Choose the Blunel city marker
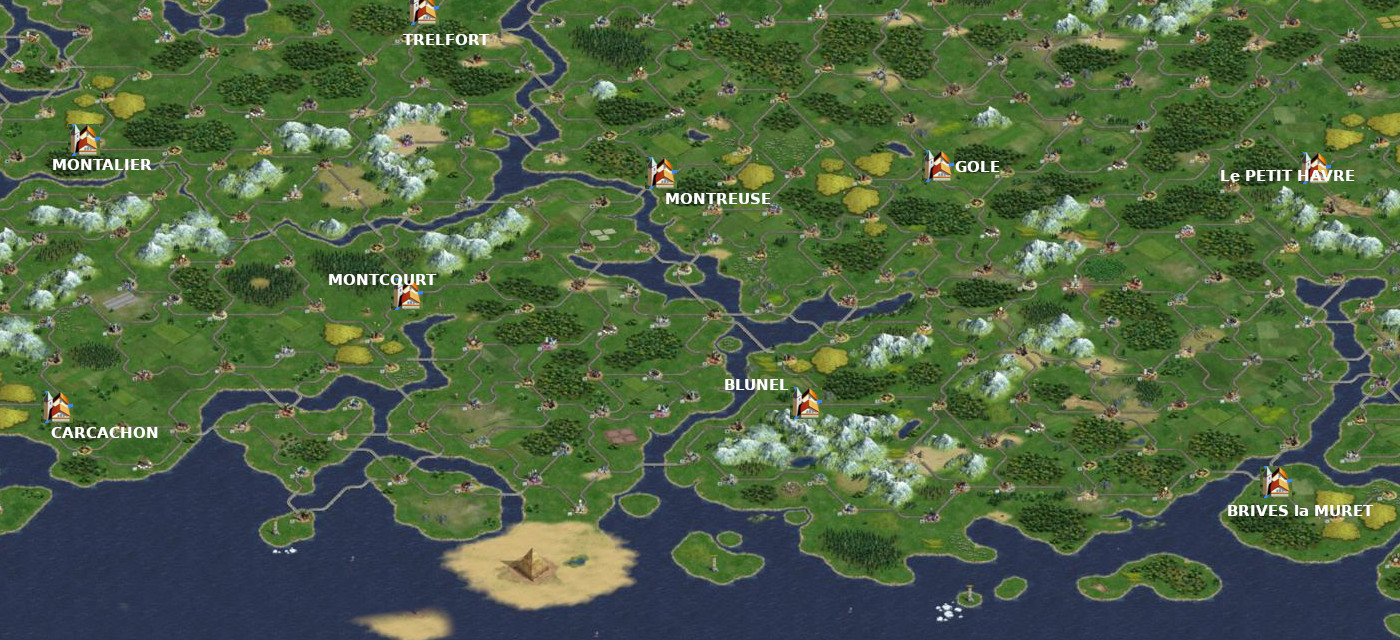The image size is (1400, 640). tap(806, 403)
